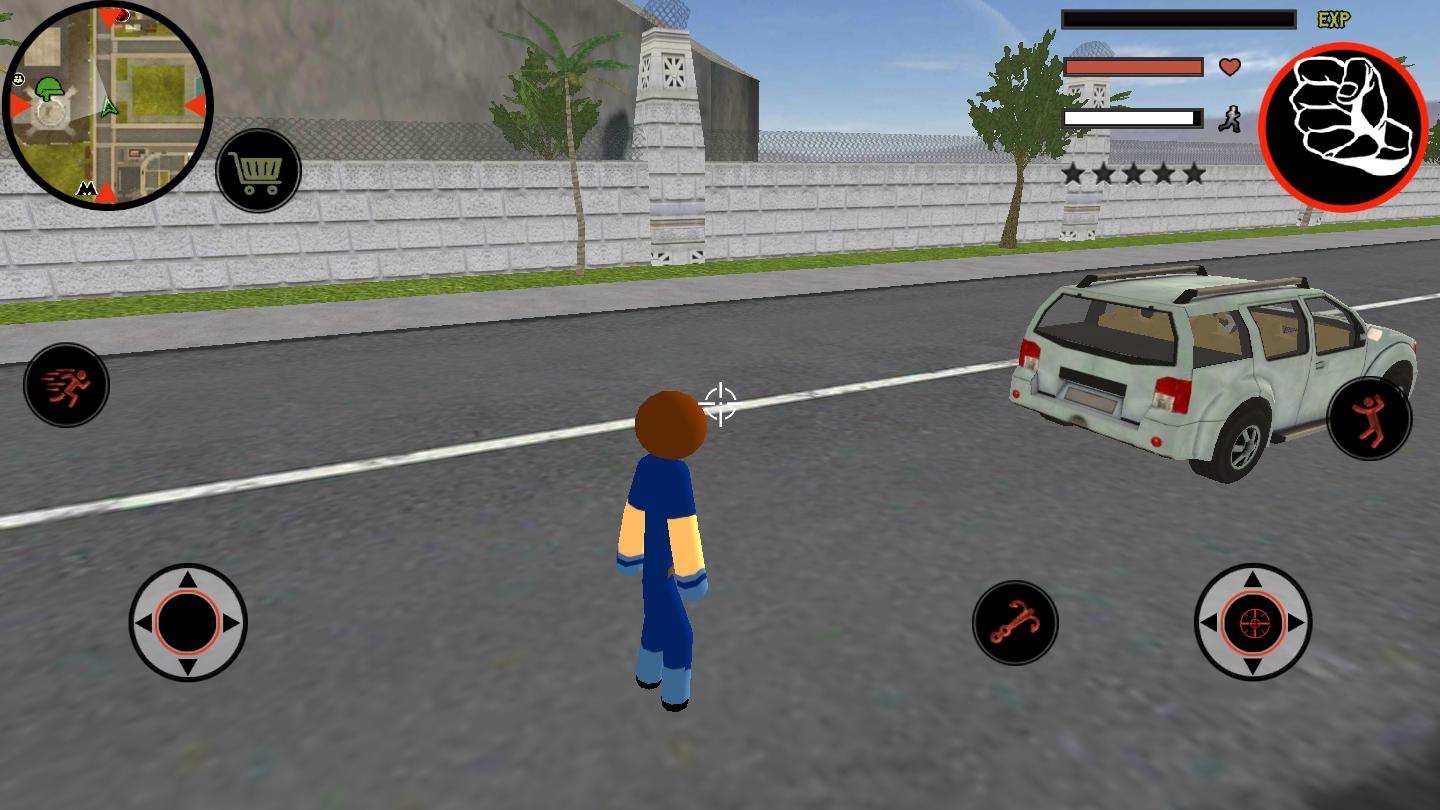1440x810 pixels.
Task: Toggle the sprint running button
Action: [x=67, y=385]
